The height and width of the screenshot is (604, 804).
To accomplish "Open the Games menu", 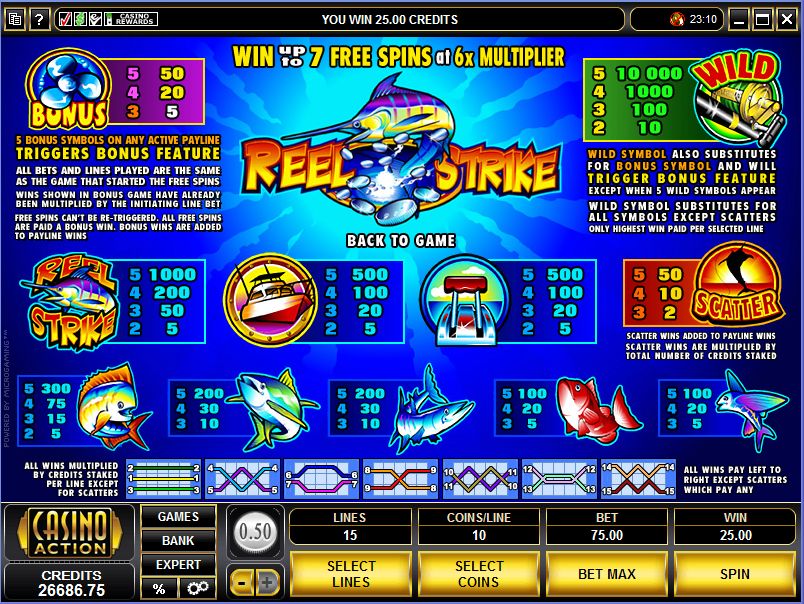I will tap(178, 517).
